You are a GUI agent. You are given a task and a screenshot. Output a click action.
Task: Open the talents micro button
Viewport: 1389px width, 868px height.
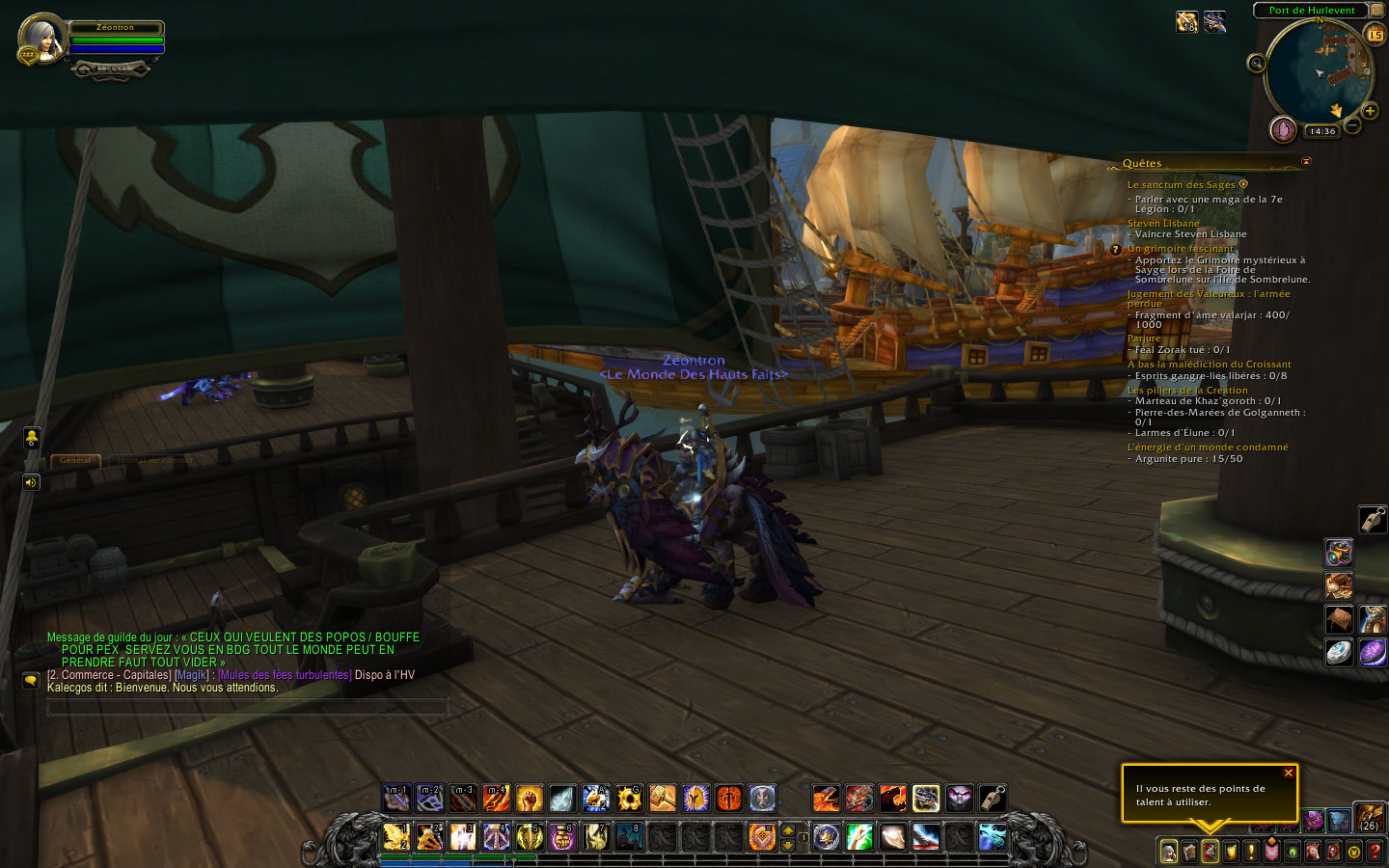click(x=1210, y=852)
